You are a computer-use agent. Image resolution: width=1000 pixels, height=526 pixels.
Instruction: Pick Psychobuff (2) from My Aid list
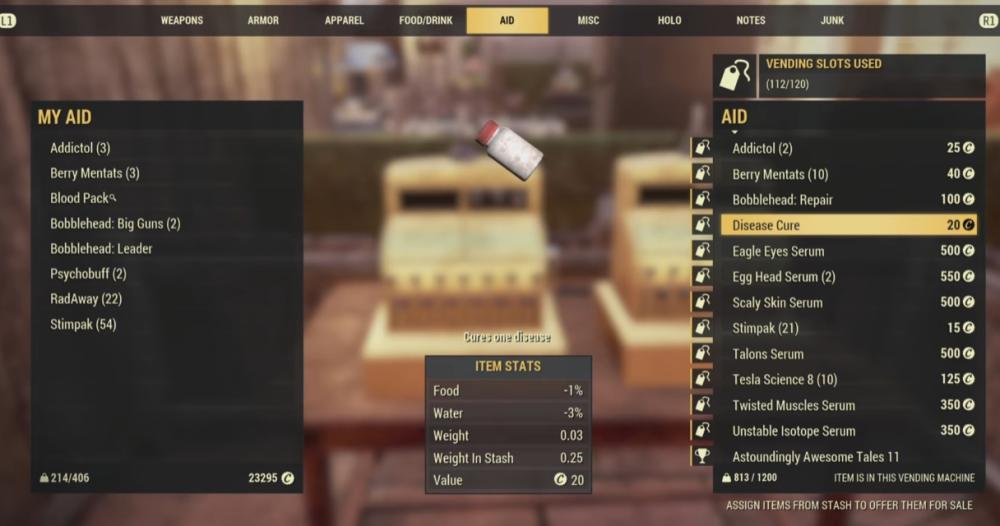point(88,274)
